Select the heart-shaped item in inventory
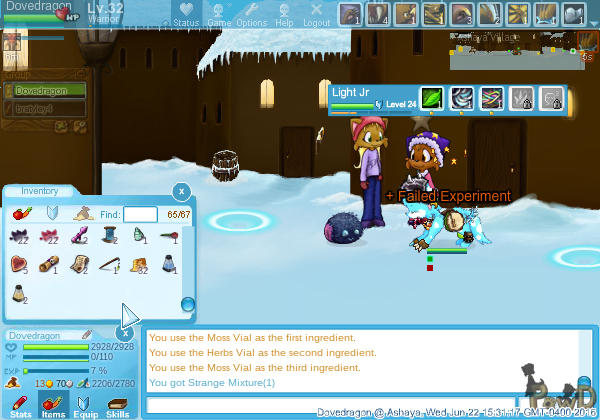 (x=19, y=264)
